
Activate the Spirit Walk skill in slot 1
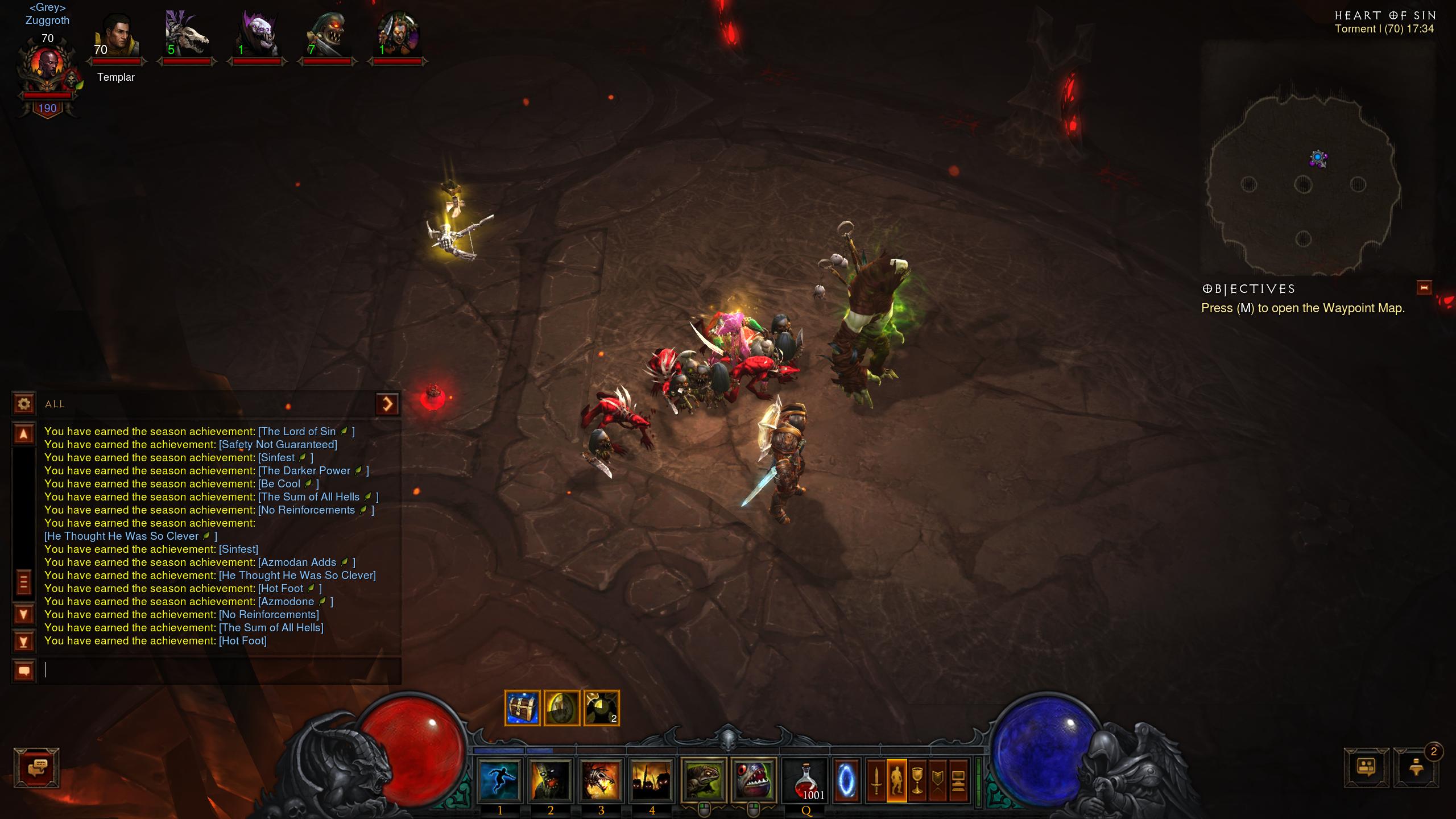[500, 780]
